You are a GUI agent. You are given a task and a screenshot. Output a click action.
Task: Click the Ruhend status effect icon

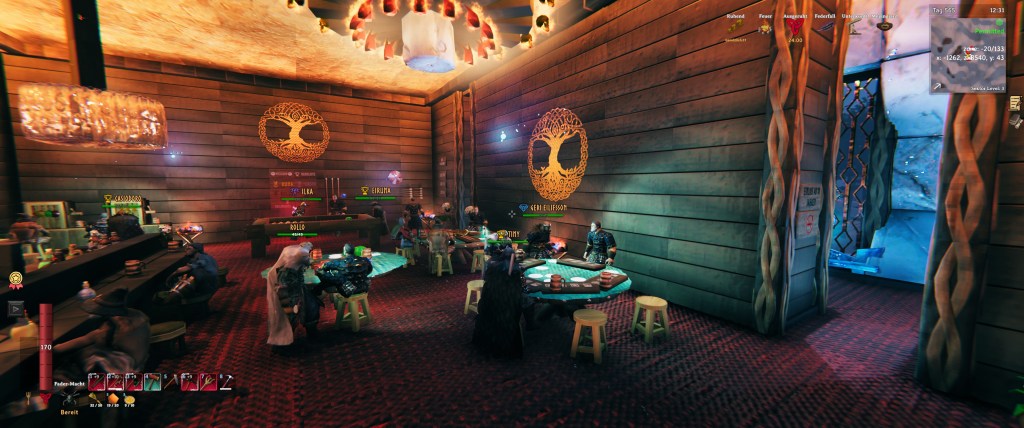[x=735, y=29]
